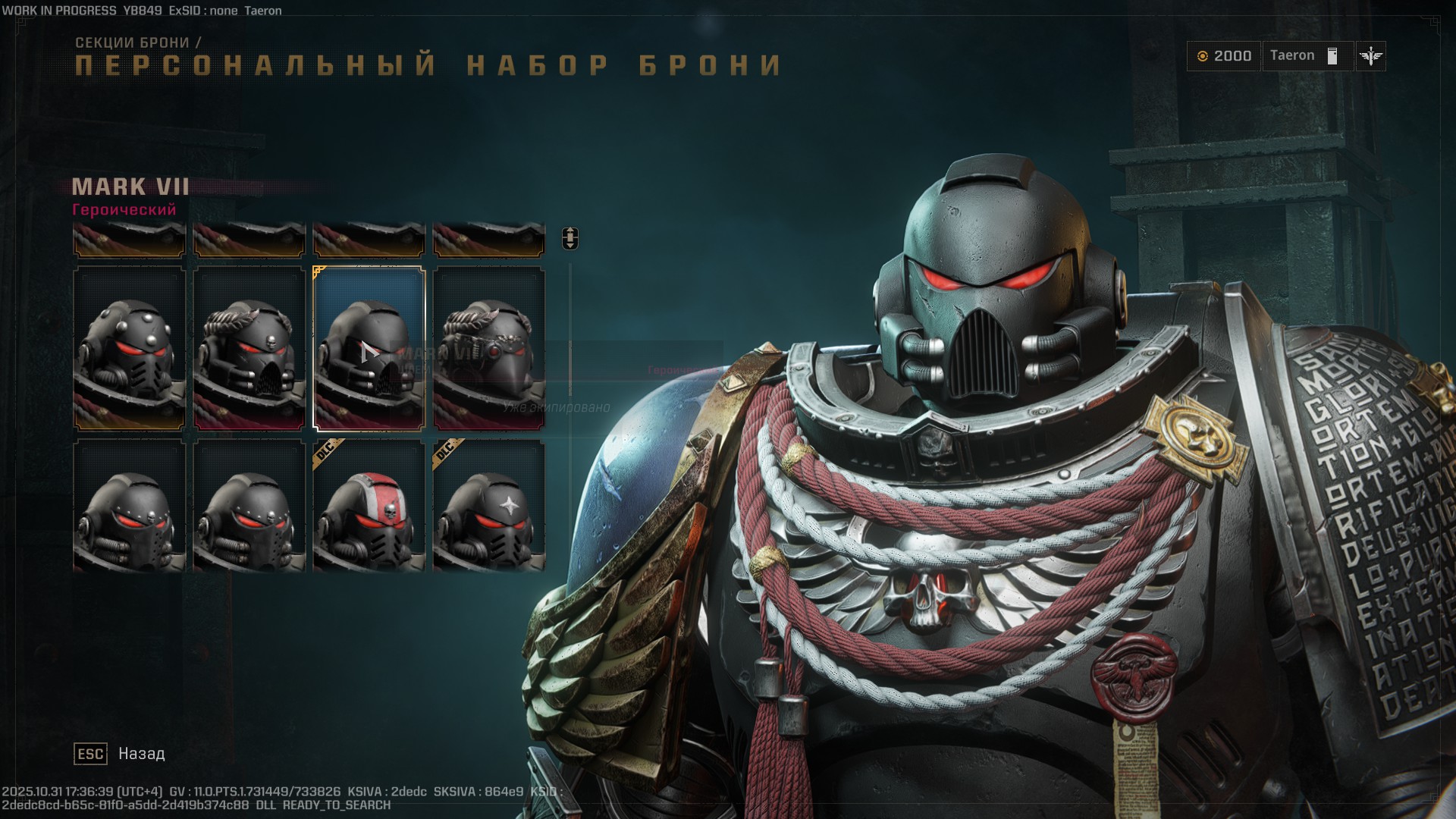Select the winged sword chapter emblem icon

tap(1373, 55)
